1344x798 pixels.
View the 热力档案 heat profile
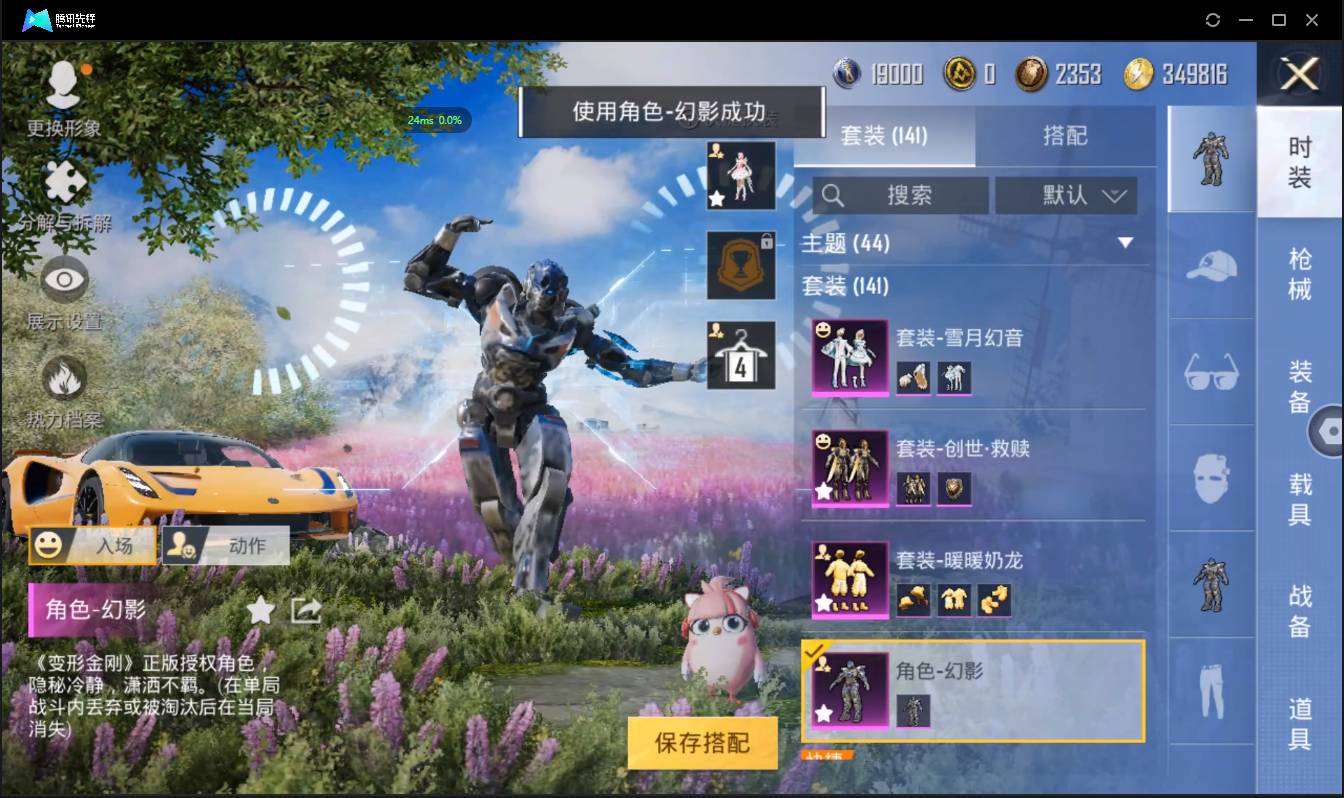coord(63,385)
